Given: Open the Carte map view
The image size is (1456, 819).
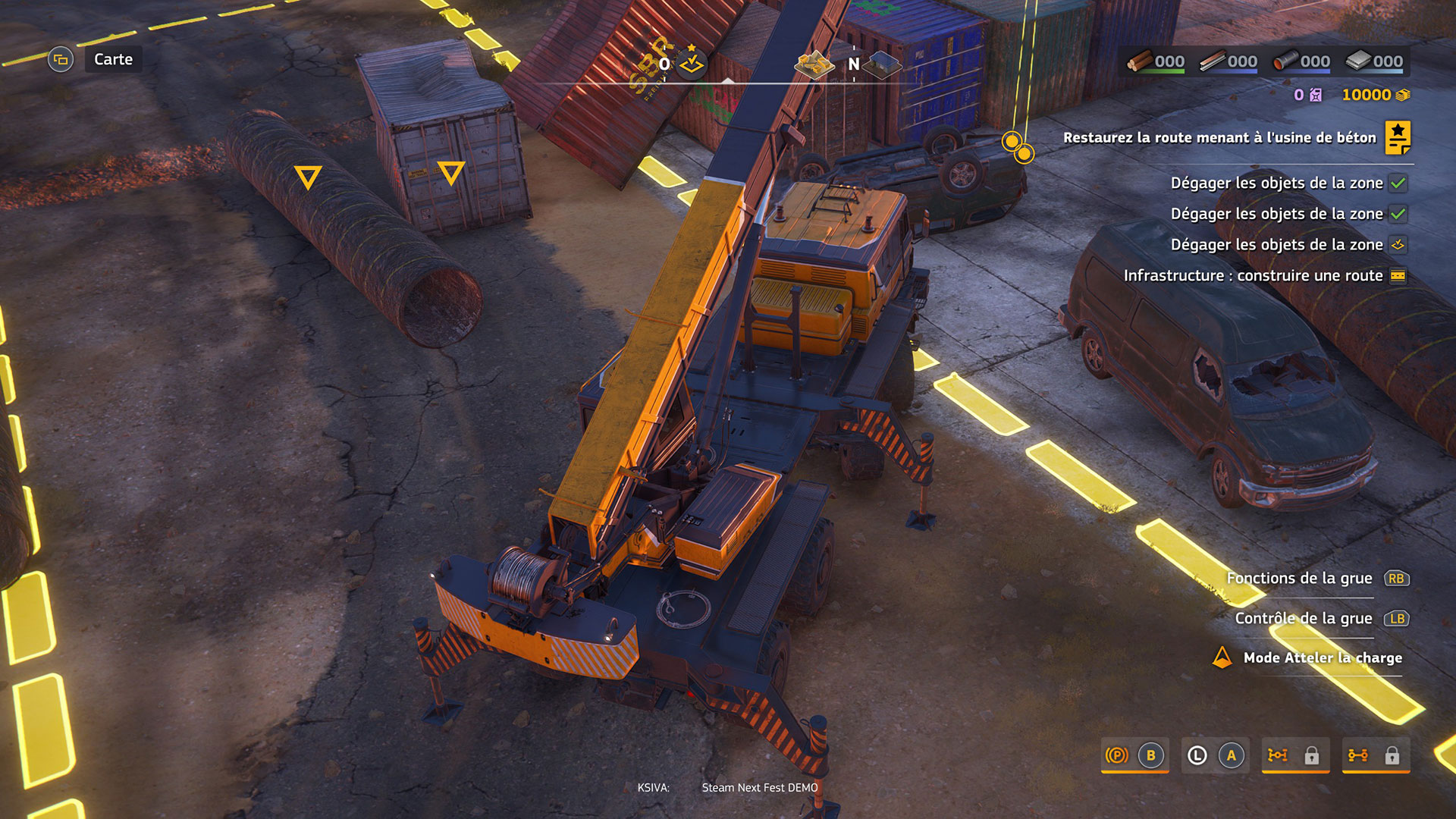Looking at the screenshot, I should coord(112,59).
